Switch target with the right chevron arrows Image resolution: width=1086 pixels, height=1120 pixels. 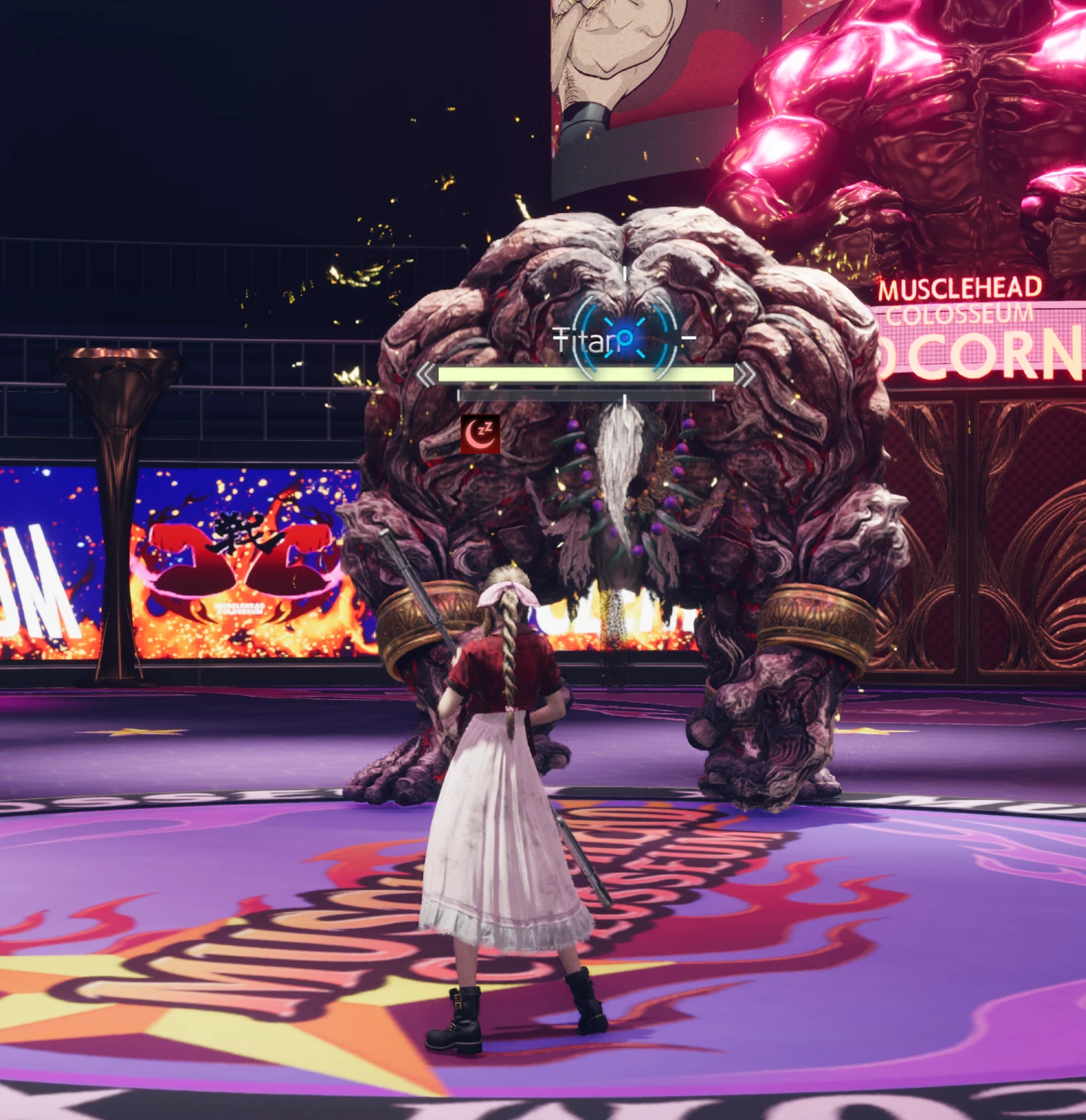745,375
